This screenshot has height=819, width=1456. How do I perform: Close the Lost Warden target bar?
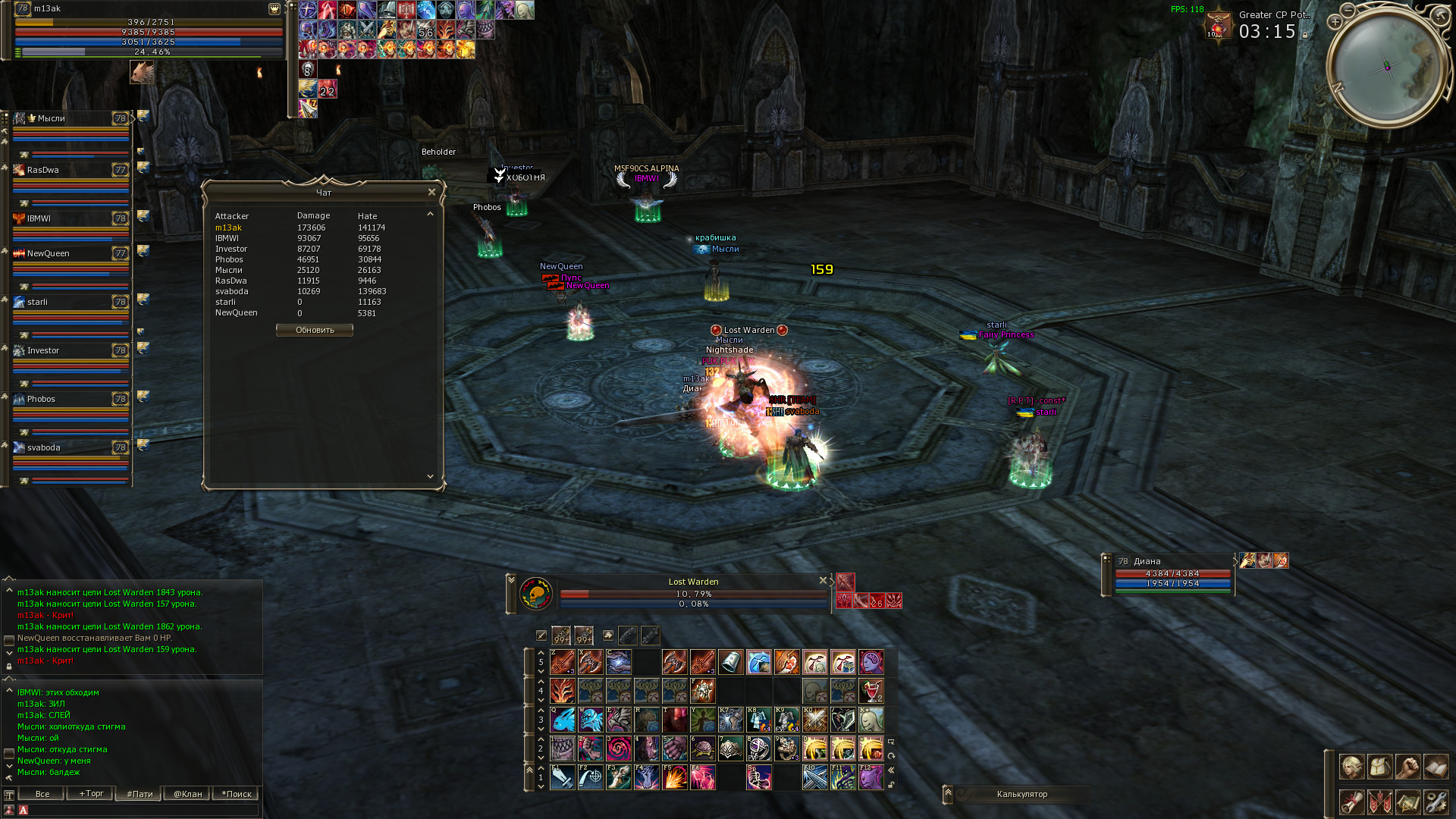pos(823,580)
